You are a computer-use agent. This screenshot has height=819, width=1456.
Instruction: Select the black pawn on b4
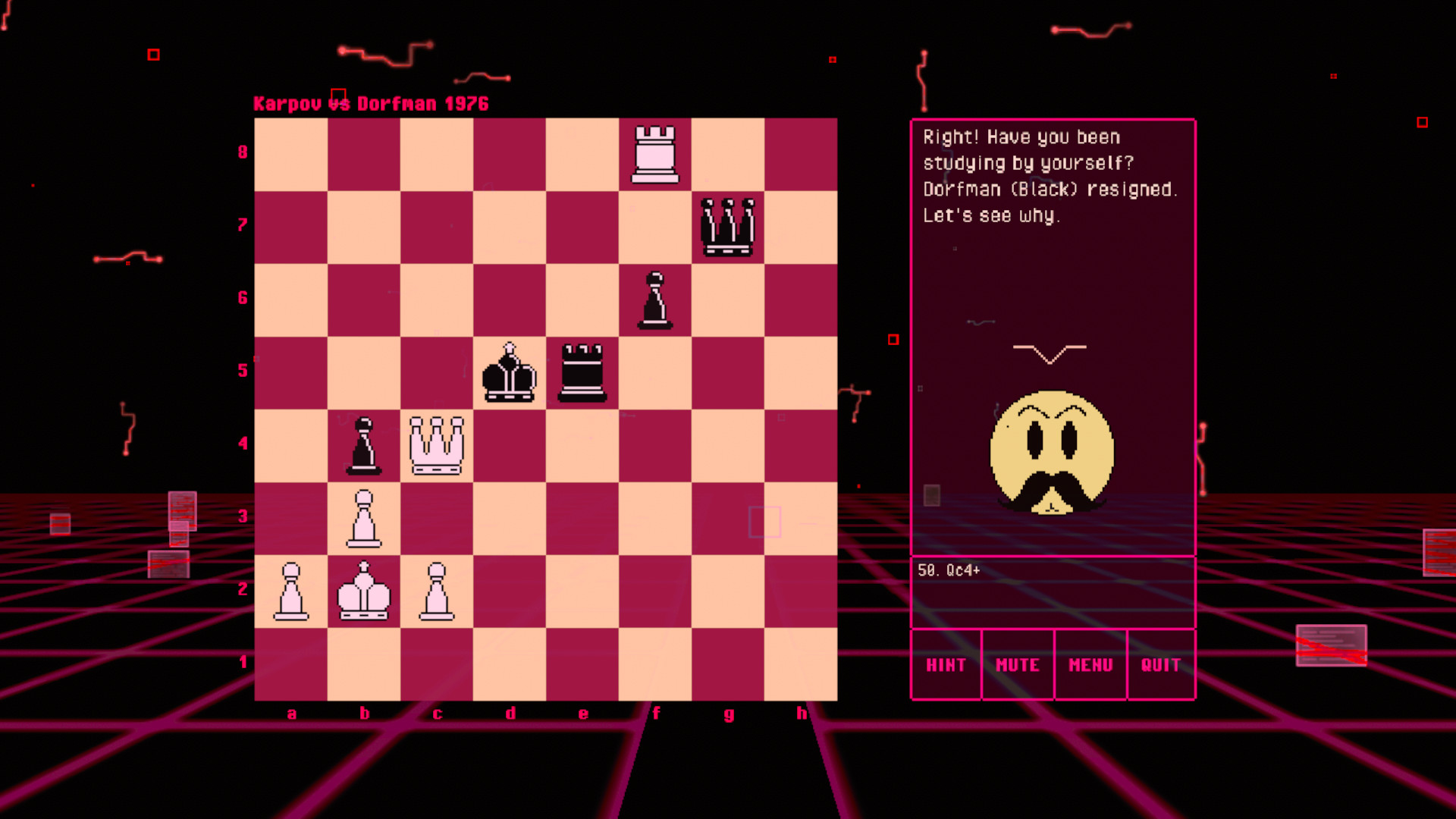tap(364, 445)
